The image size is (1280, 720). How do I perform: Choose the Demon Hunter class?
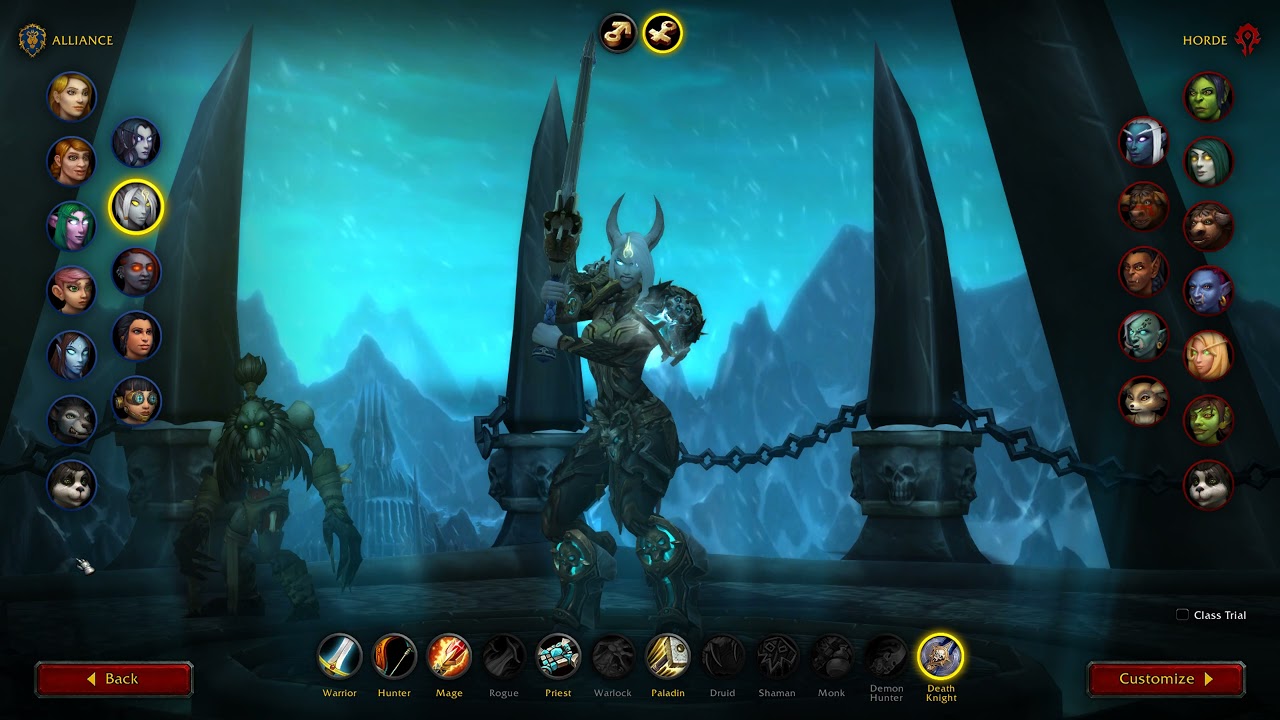pyautogui.click(x=886, y=658)
